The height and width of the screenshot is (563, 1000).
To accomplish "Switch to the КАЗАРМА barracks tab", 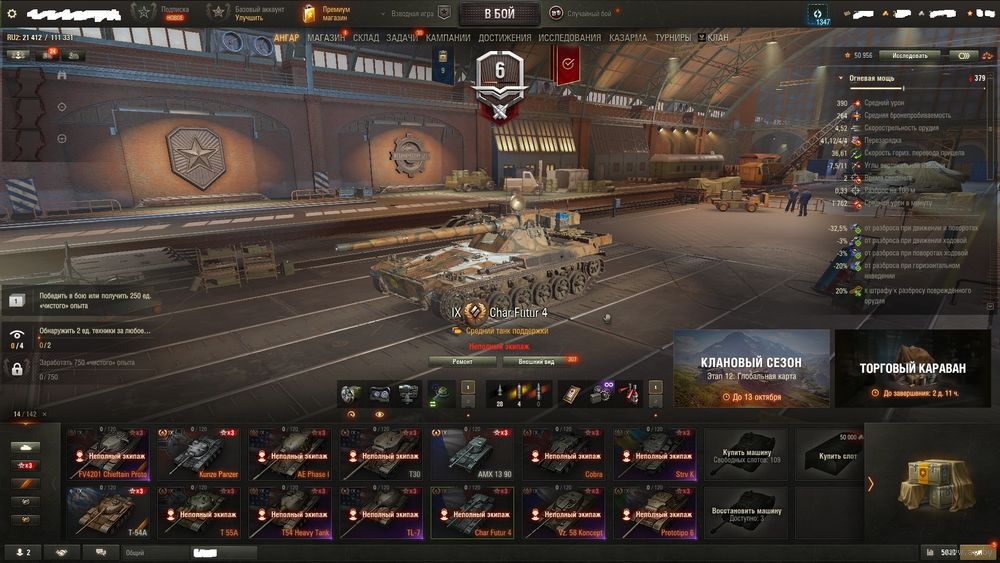I will click(x=628, y=38).
